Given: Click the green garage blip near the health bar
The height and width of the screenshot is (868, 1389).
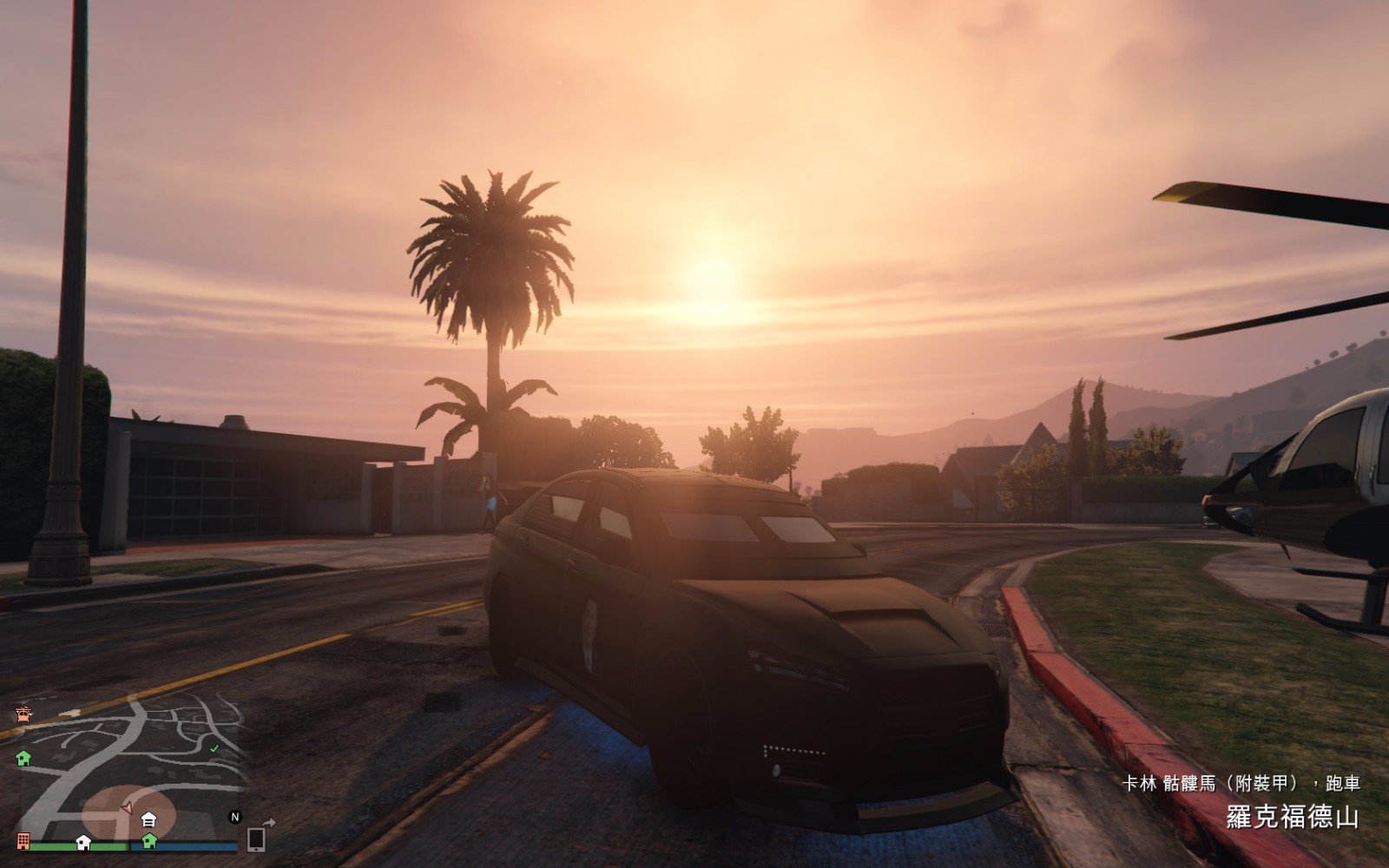Looking at the screenshot, I should [149, 843].
